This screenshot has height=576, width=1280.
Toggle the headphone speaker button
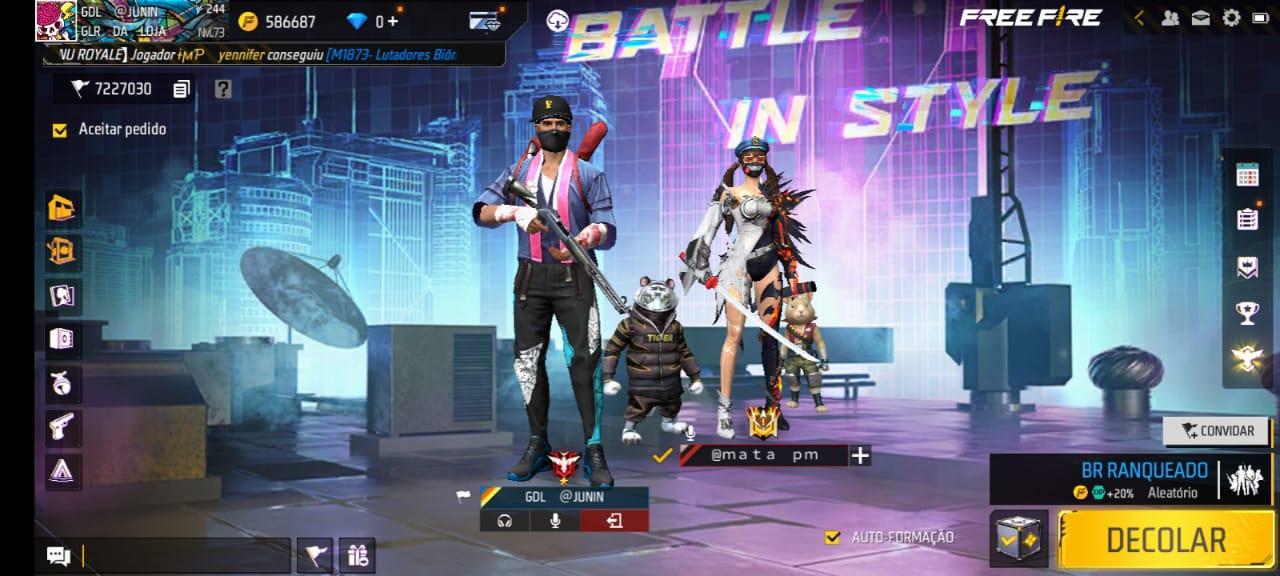coord(504,520)
